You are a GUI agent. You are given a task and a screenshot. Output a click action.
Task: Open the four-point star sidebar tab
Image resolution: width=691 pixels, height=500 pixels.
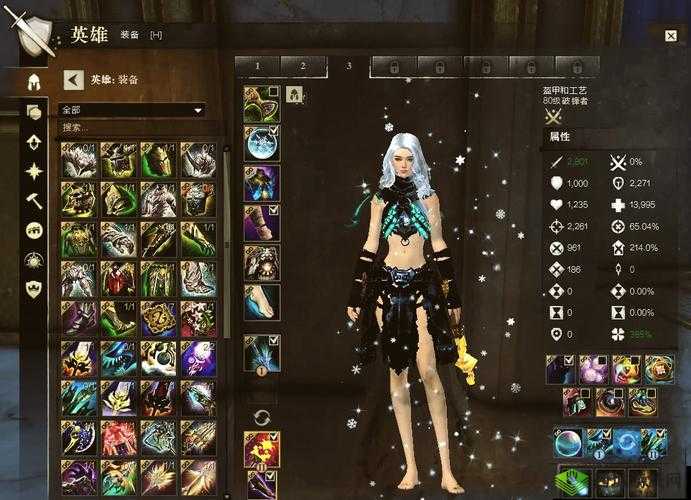coord(34,170)
